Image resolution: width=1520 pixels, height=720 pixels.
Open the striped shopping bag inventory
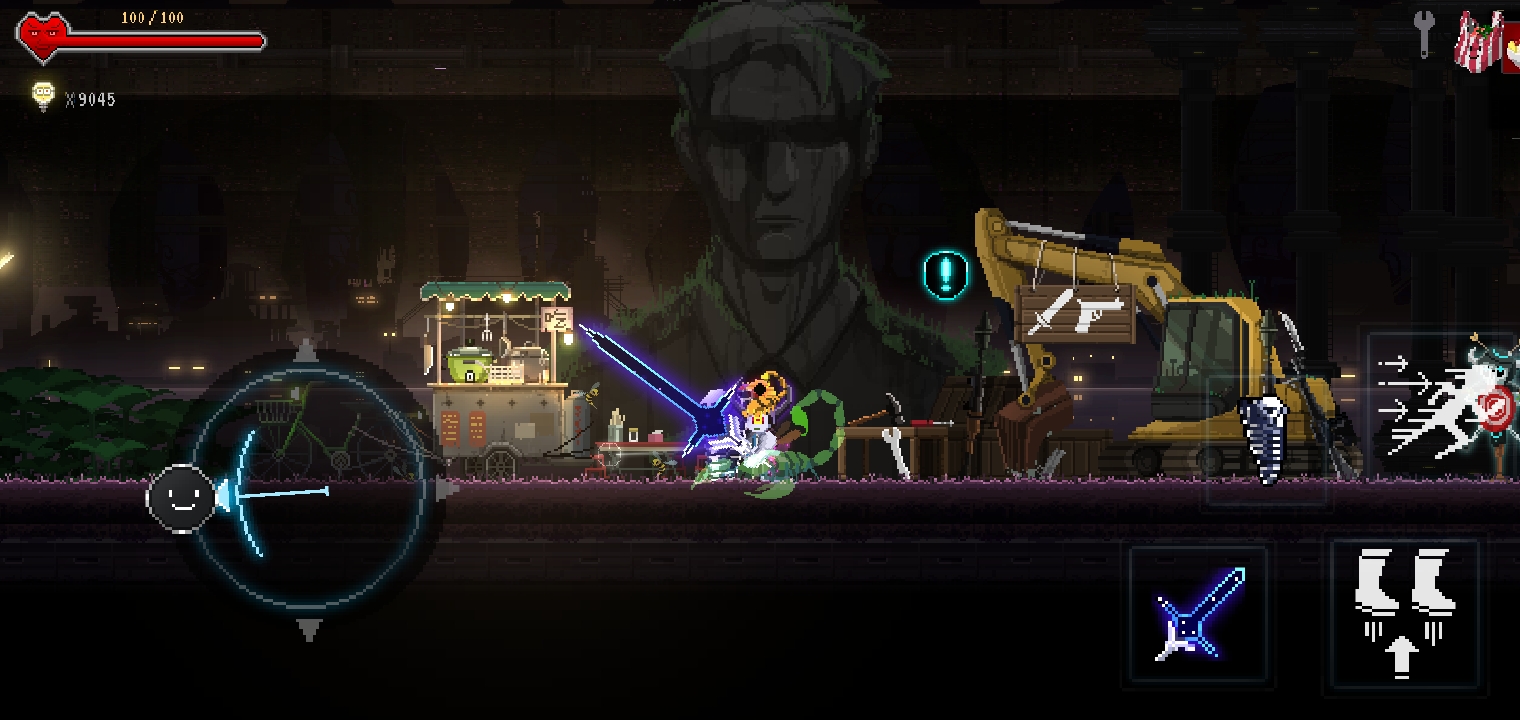(1481, 42)
